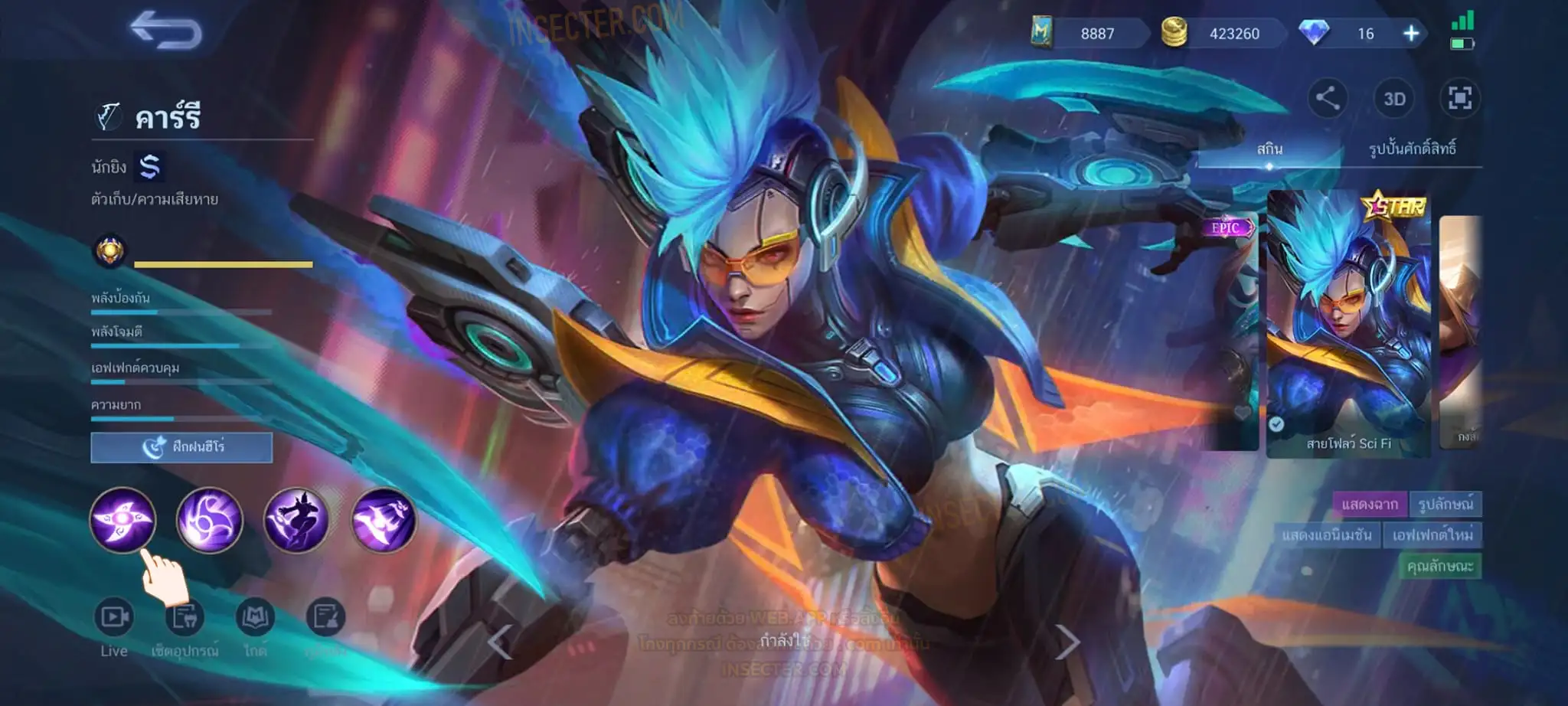This screenshot has height=706, width=1568.
Task: Open the Live video button
Action: 114,617
